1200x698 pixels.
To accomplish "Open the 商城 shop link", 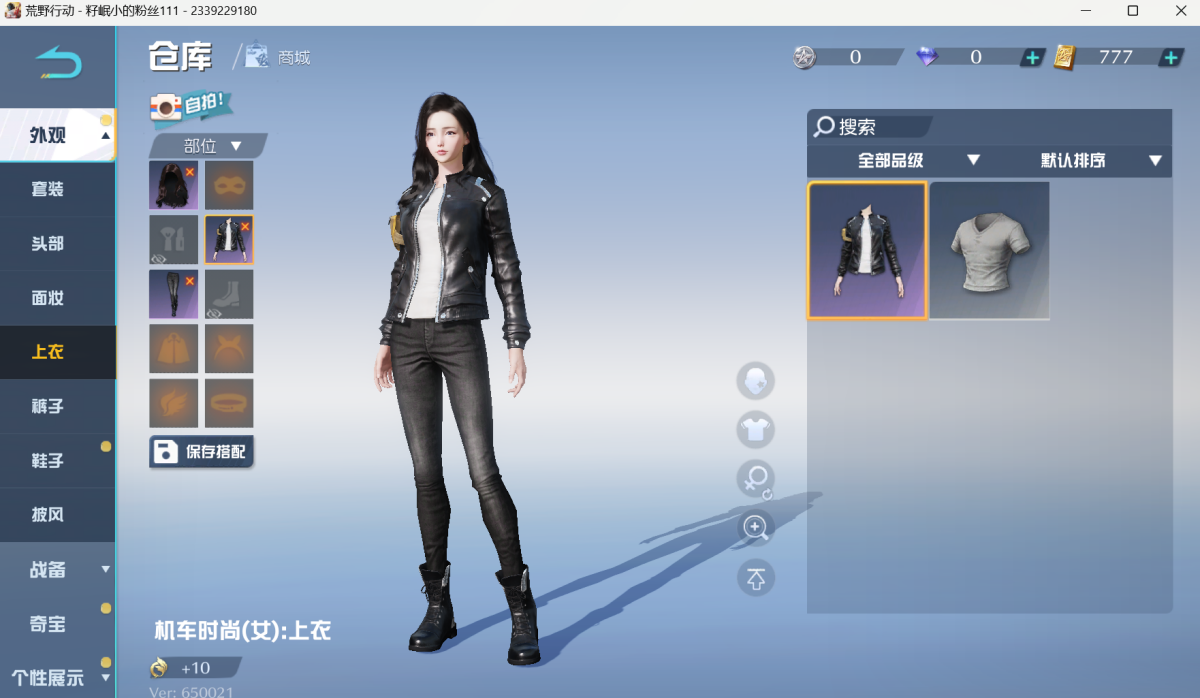I will 281,57.
